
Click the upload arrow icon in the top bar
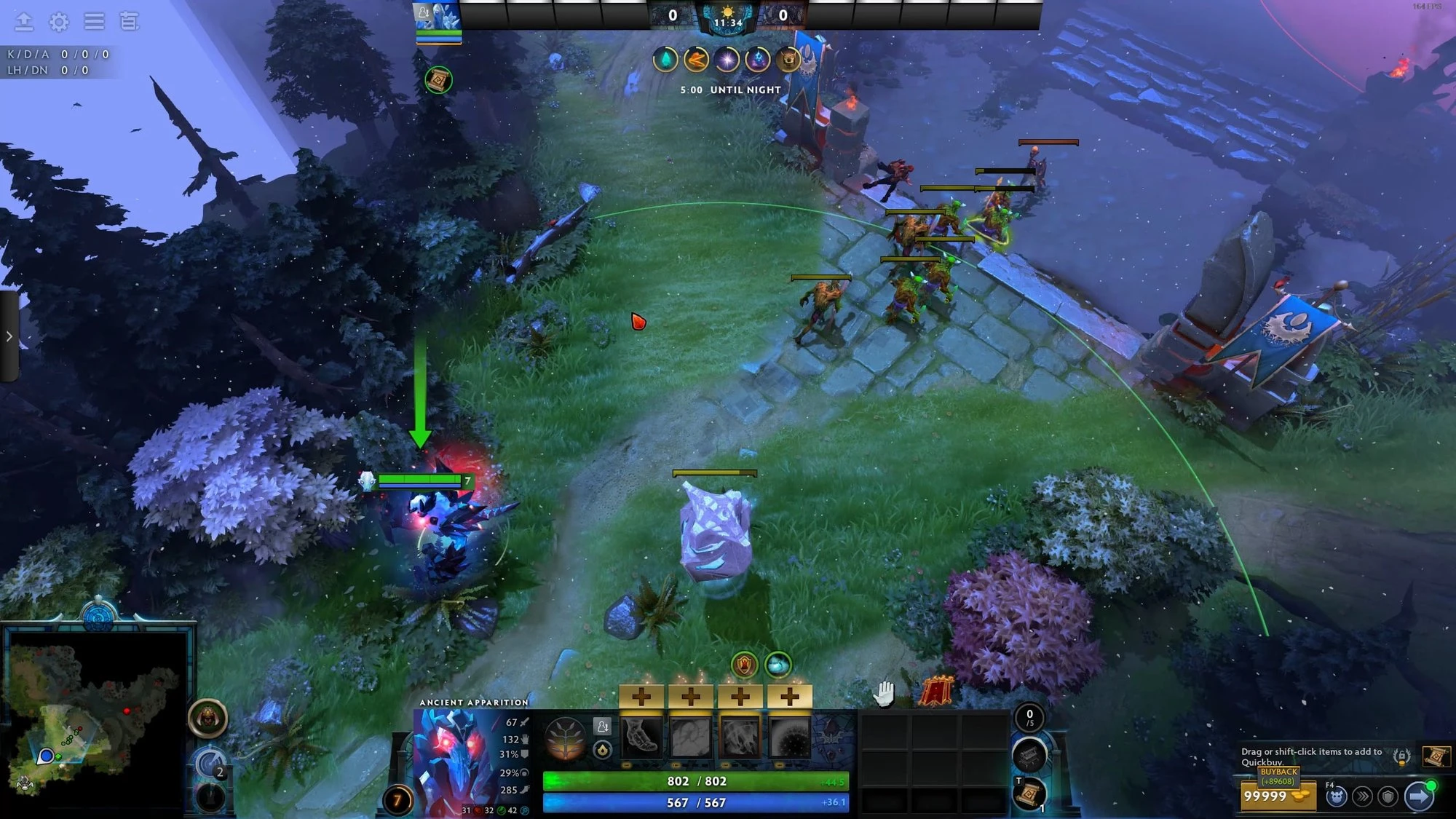24,22
